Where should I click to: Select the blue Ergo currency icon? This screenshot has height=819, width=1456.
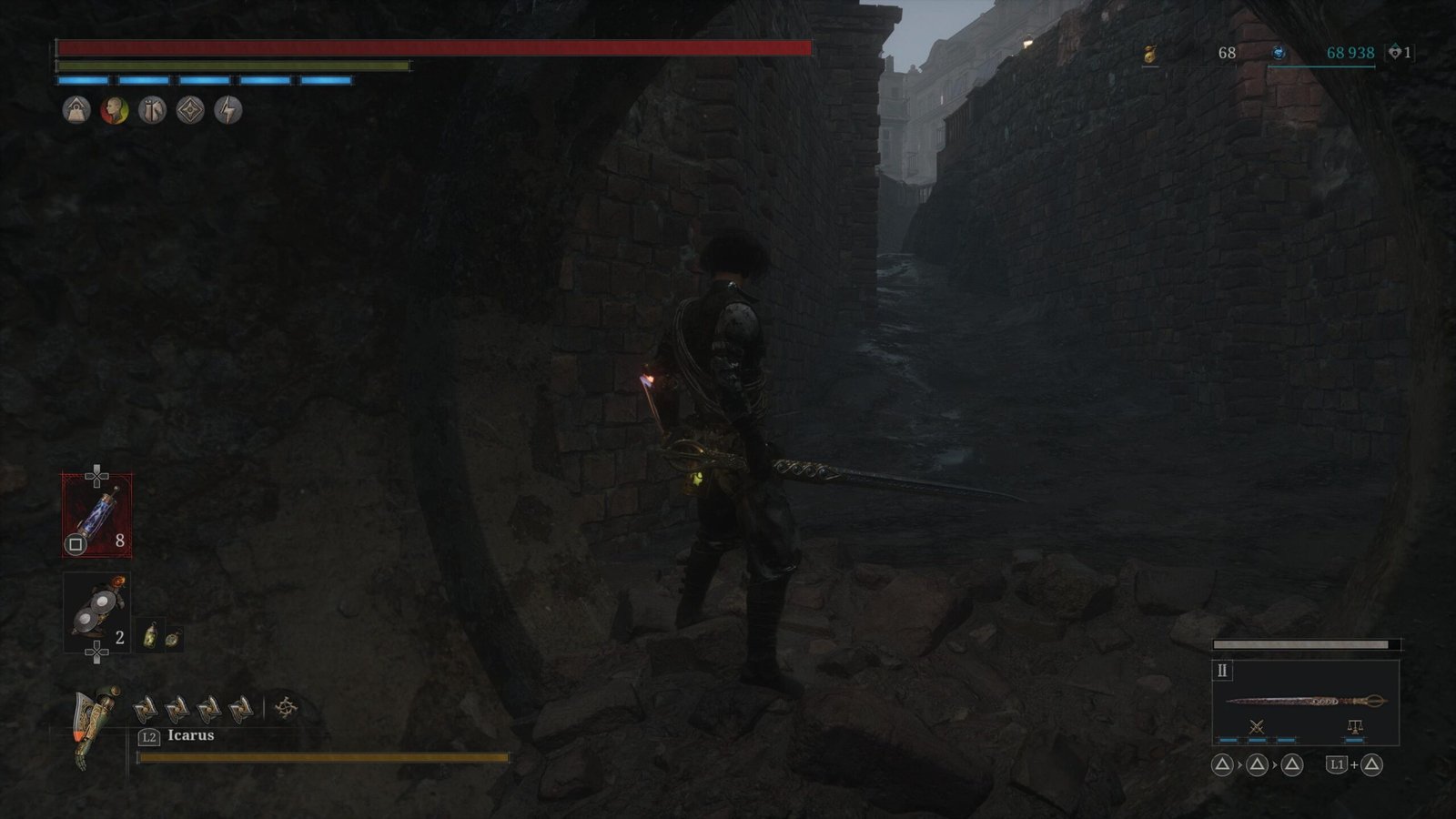click(x=1279, y=54)
